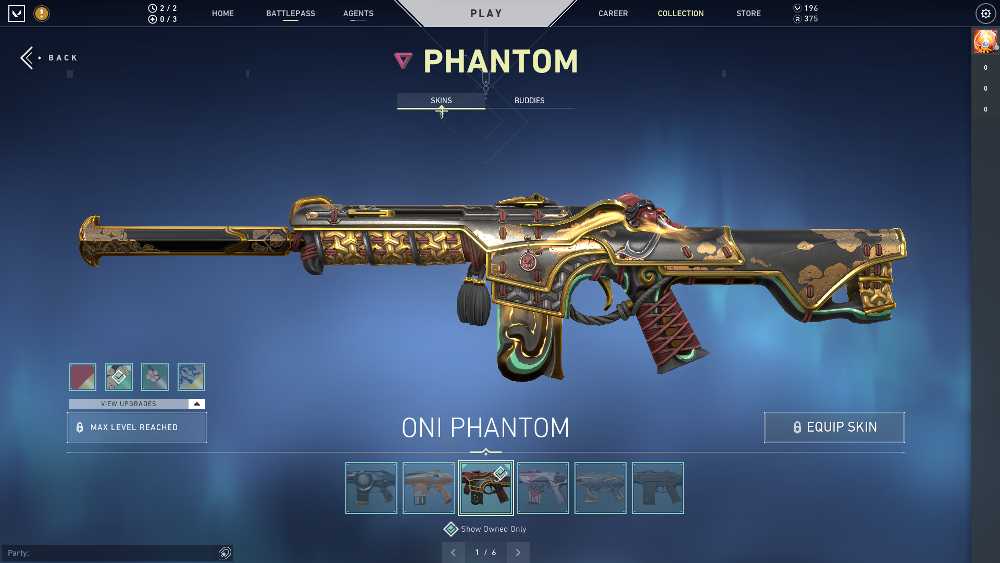Viewport: 1000px width, 563px height.
Task: Open settings with the gear icon
Action: point(984,14)
